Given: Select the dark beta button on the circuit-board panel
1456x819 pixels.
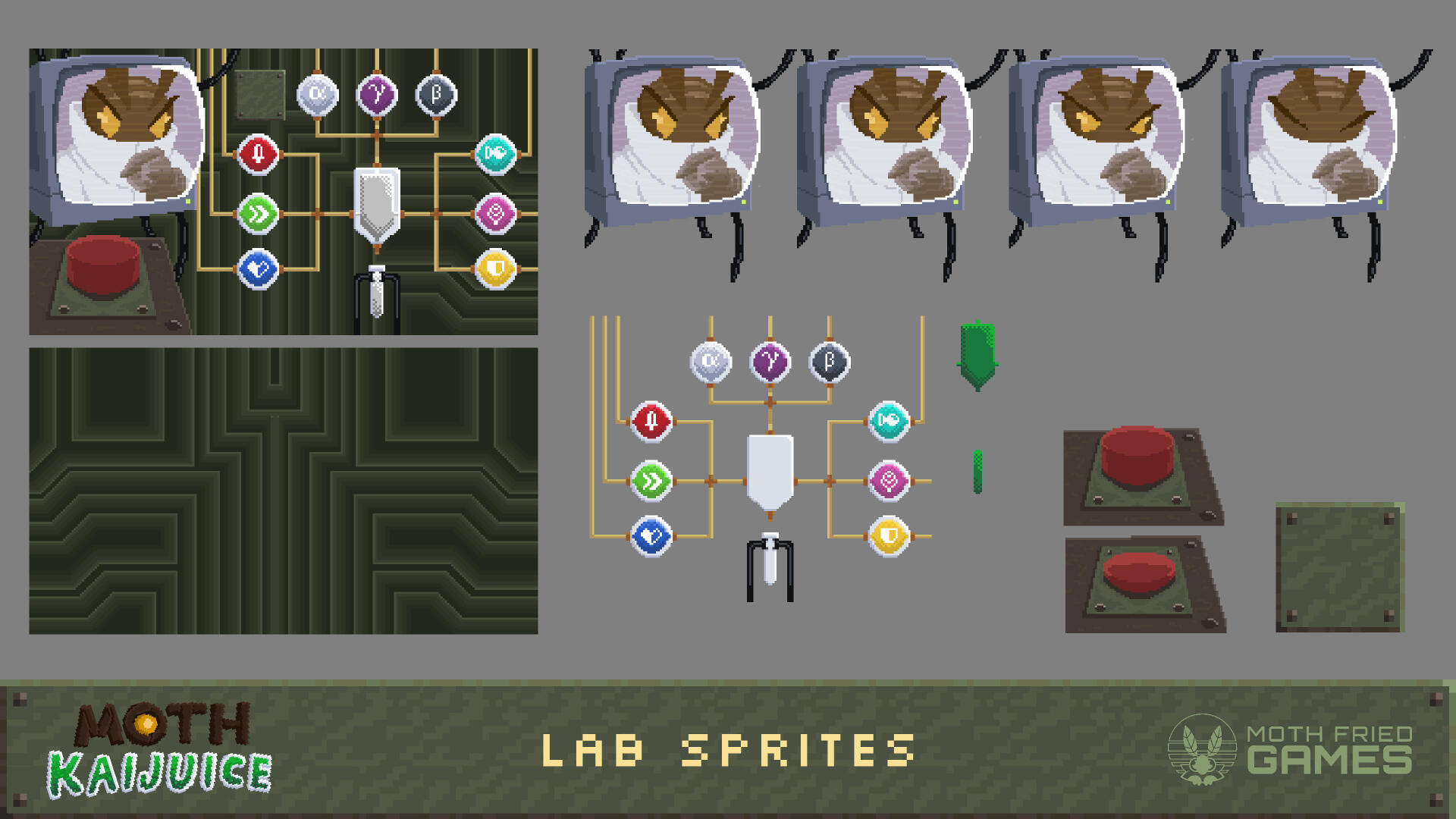Looking at the screenshot, I should 436,95.
